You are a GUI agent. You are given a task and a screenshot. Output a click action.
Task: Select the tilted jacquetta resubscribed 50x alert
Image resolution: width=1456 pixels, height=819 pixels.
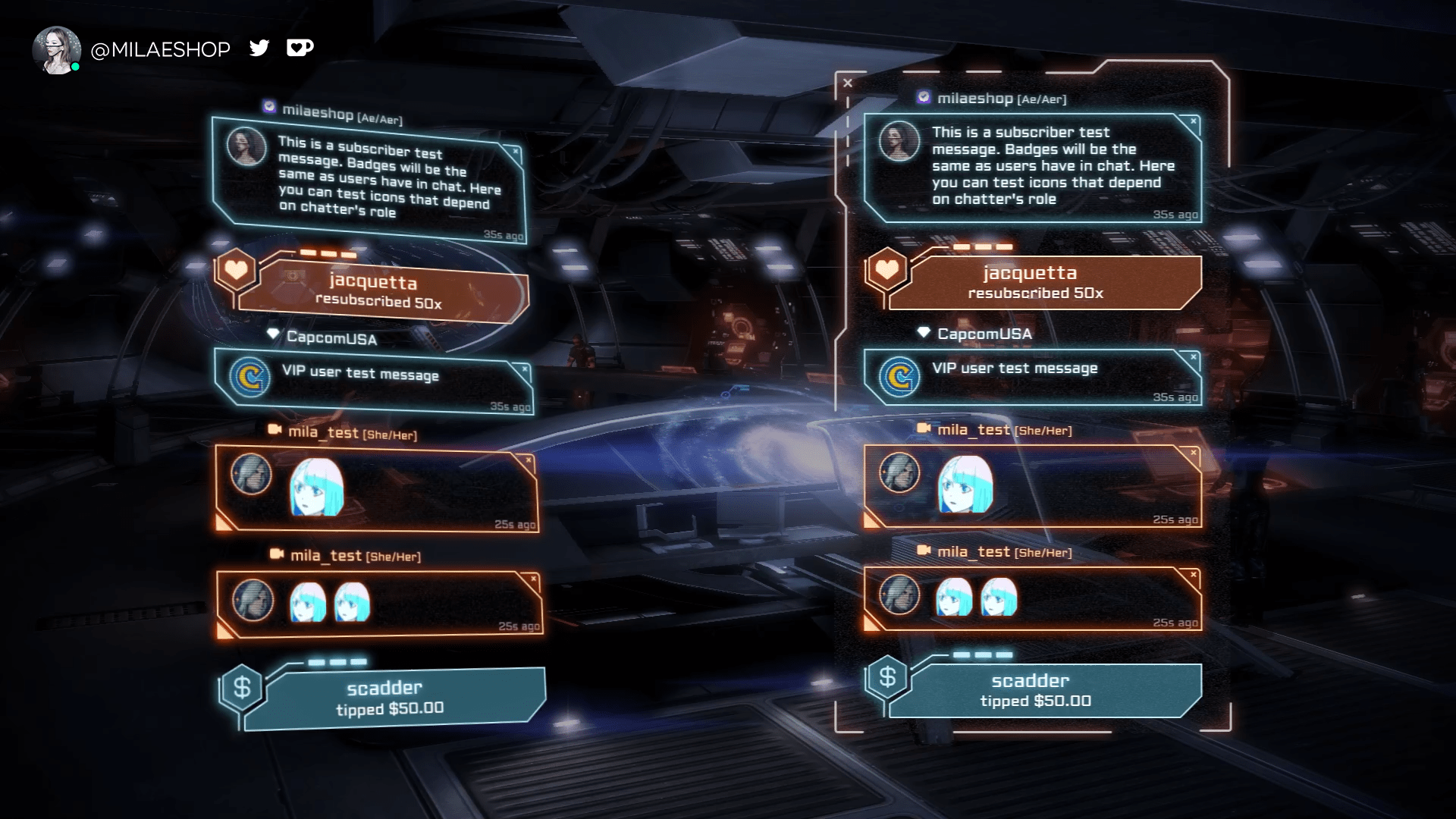(382, 292)
